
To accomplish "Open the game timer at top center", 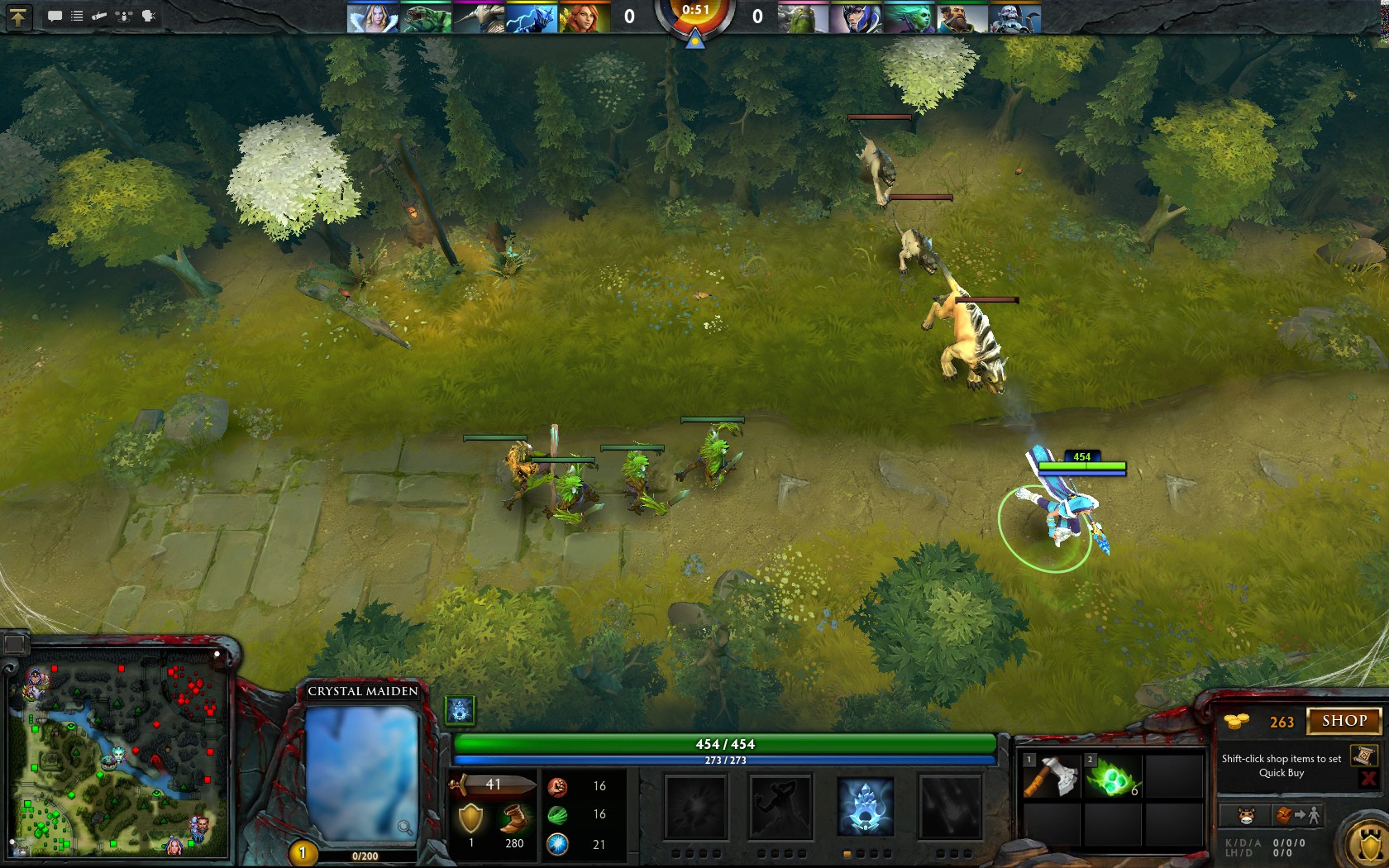I will pos(697,12).
